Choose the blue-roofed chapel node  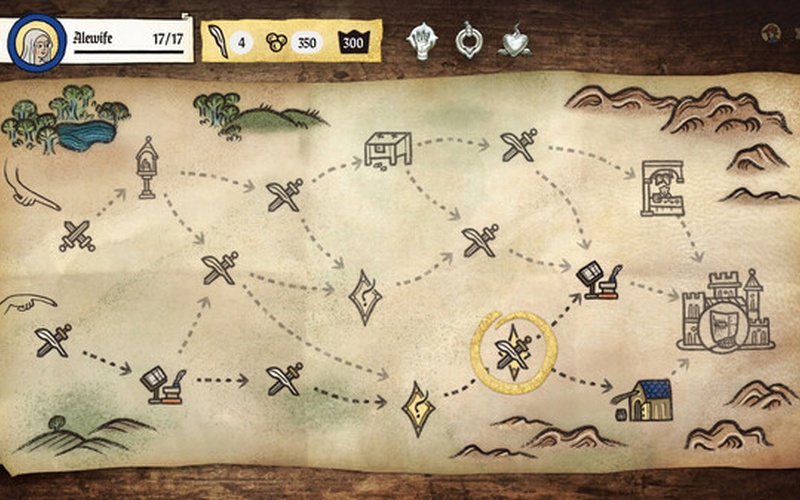click(642, 400)
